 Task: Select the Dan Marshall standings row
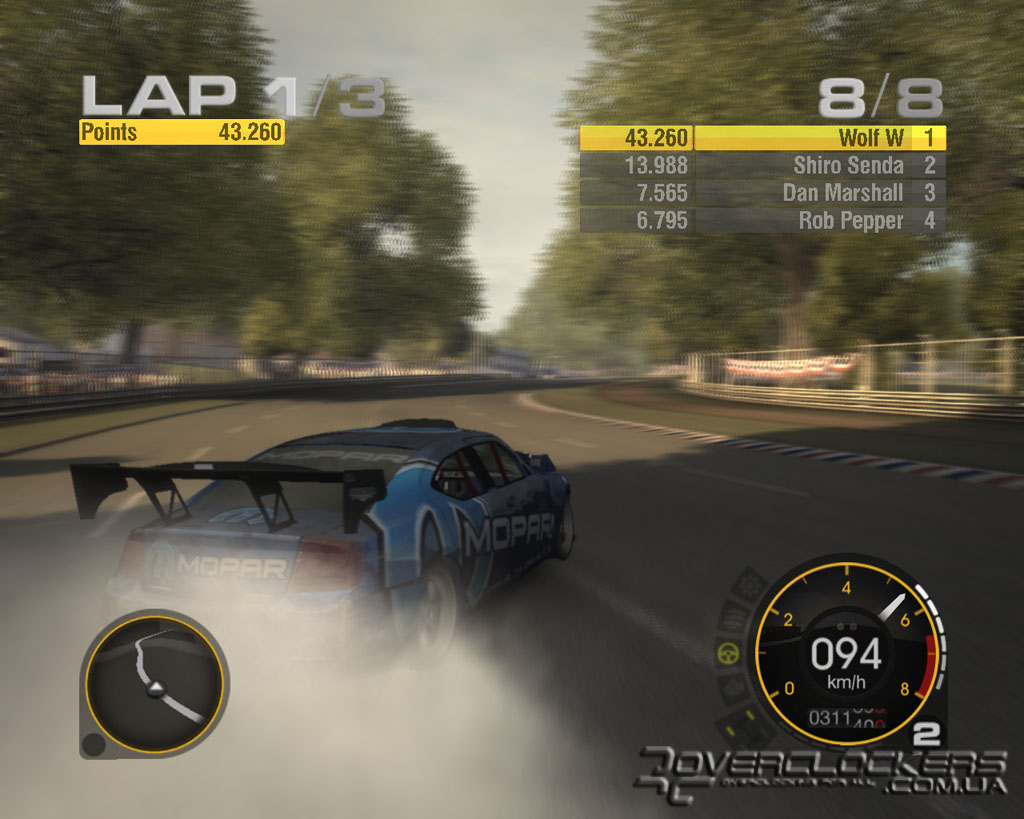[763, 193]
